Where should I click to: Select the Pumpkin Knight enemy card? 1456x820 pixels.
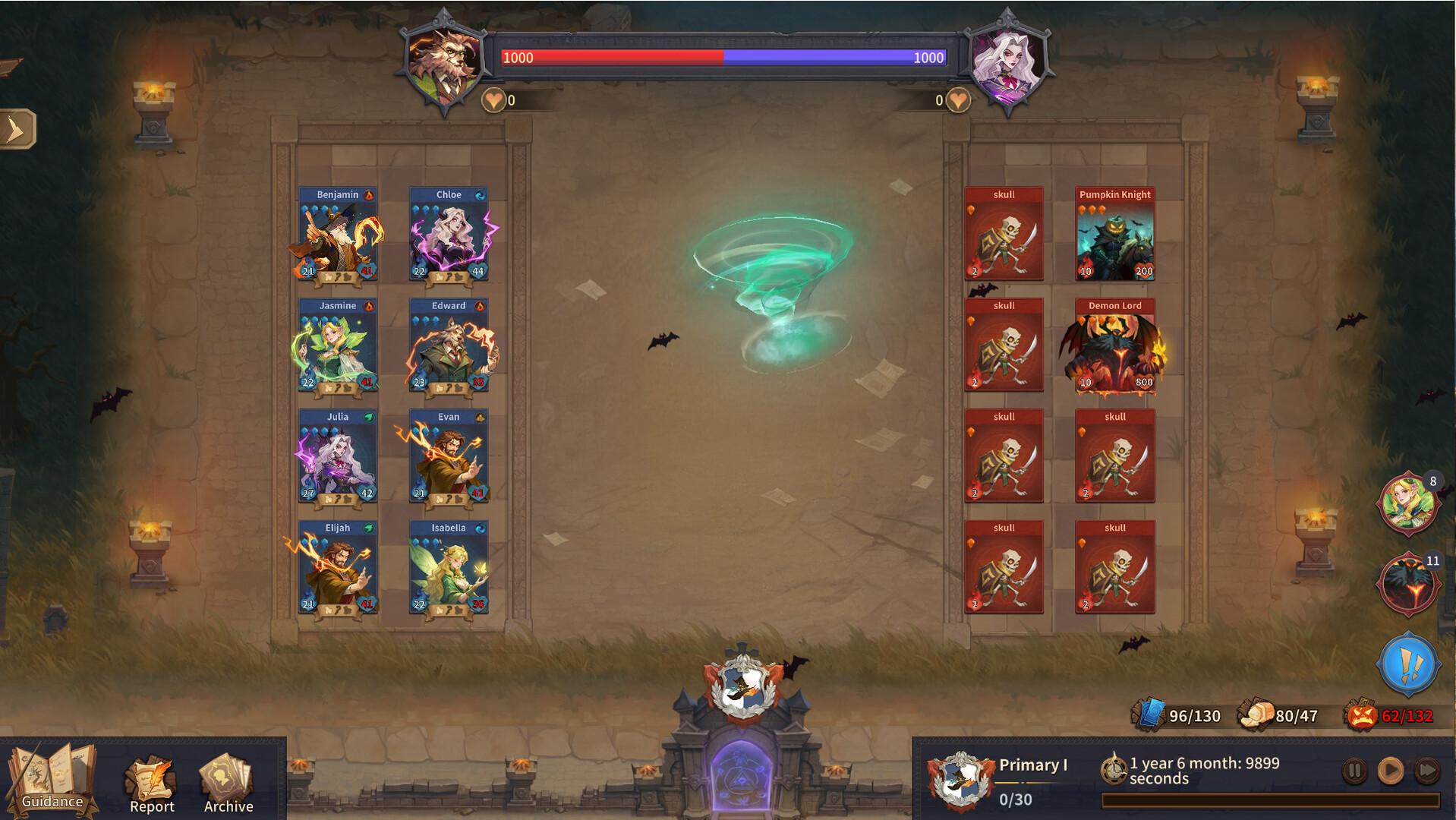(1114, 234)
